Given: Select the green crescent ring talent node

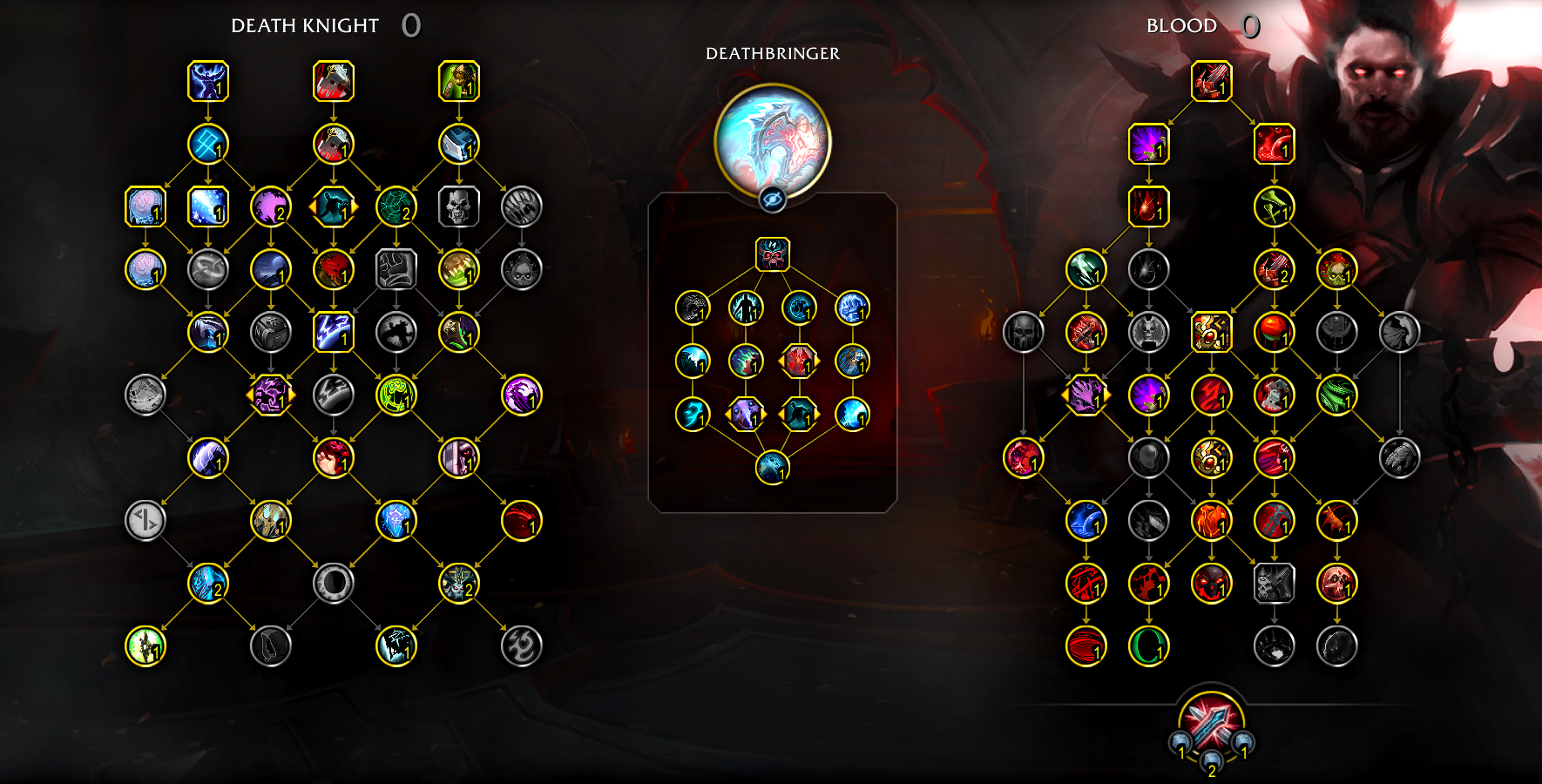Looking at the screenshot, I should tap(1148, 646).
